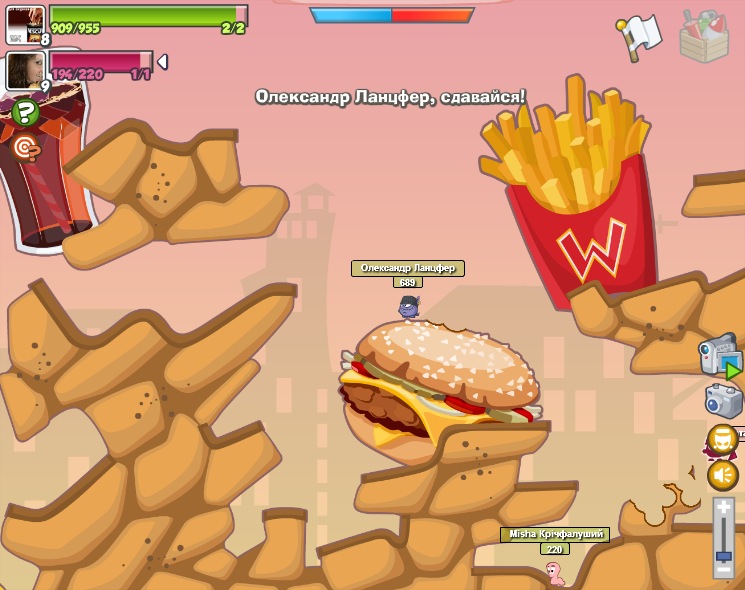Toggle the sound speaker button
Screen dimensions: 745x590
[722, 474]
